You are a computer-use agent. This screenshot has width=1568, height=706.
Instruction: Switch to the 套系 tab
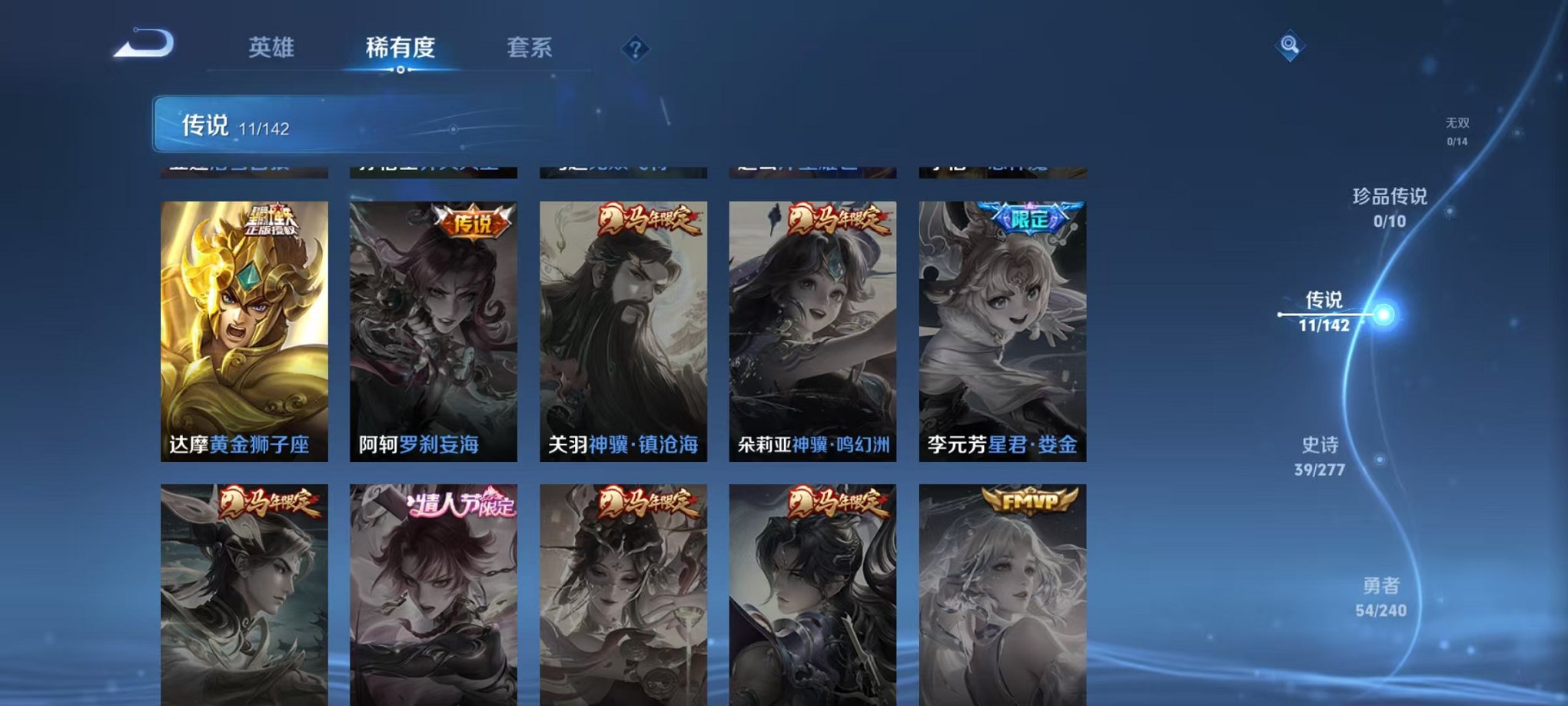(x=532, y=48)
